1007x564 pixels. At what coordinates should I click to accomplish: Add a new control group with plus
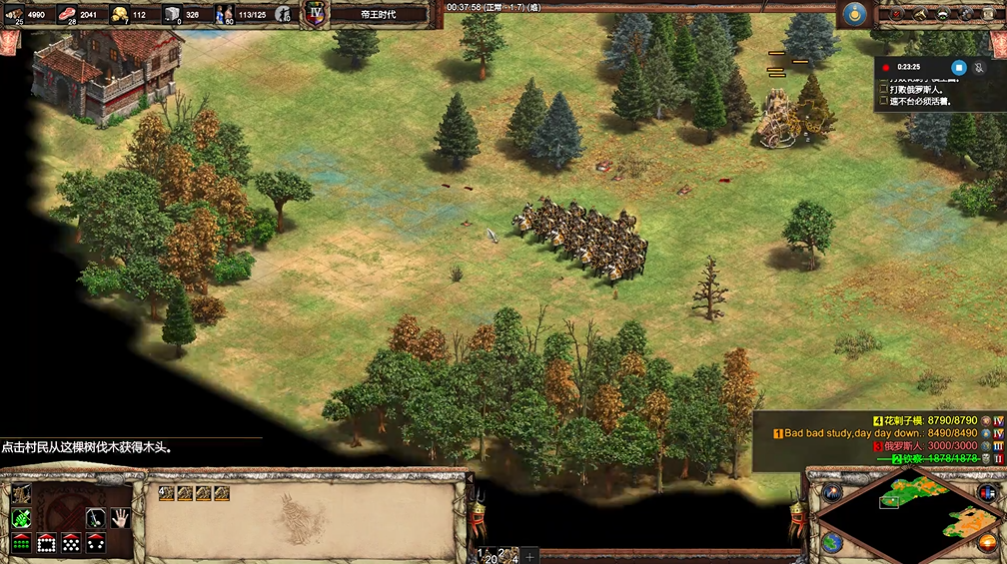click(x=530, y=556)
